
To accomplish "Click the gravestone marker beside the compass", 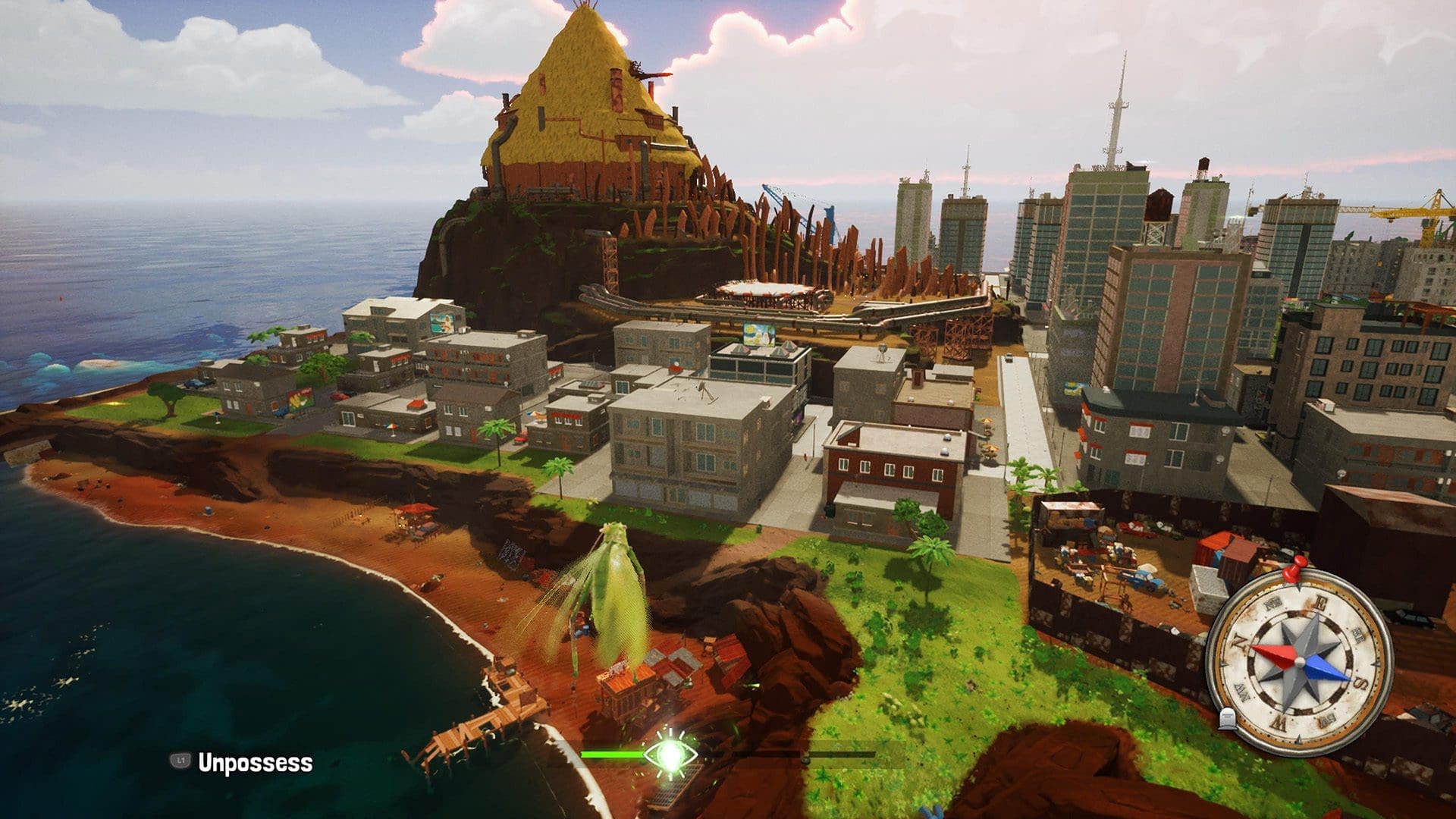I will pos(1228,718).
